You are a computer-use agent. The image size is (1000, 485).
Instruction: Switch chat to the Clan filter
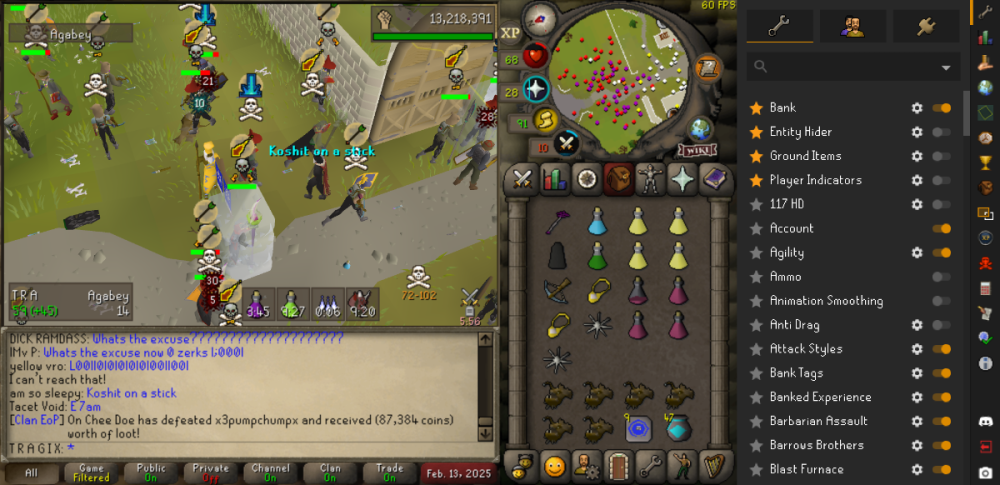331,472
